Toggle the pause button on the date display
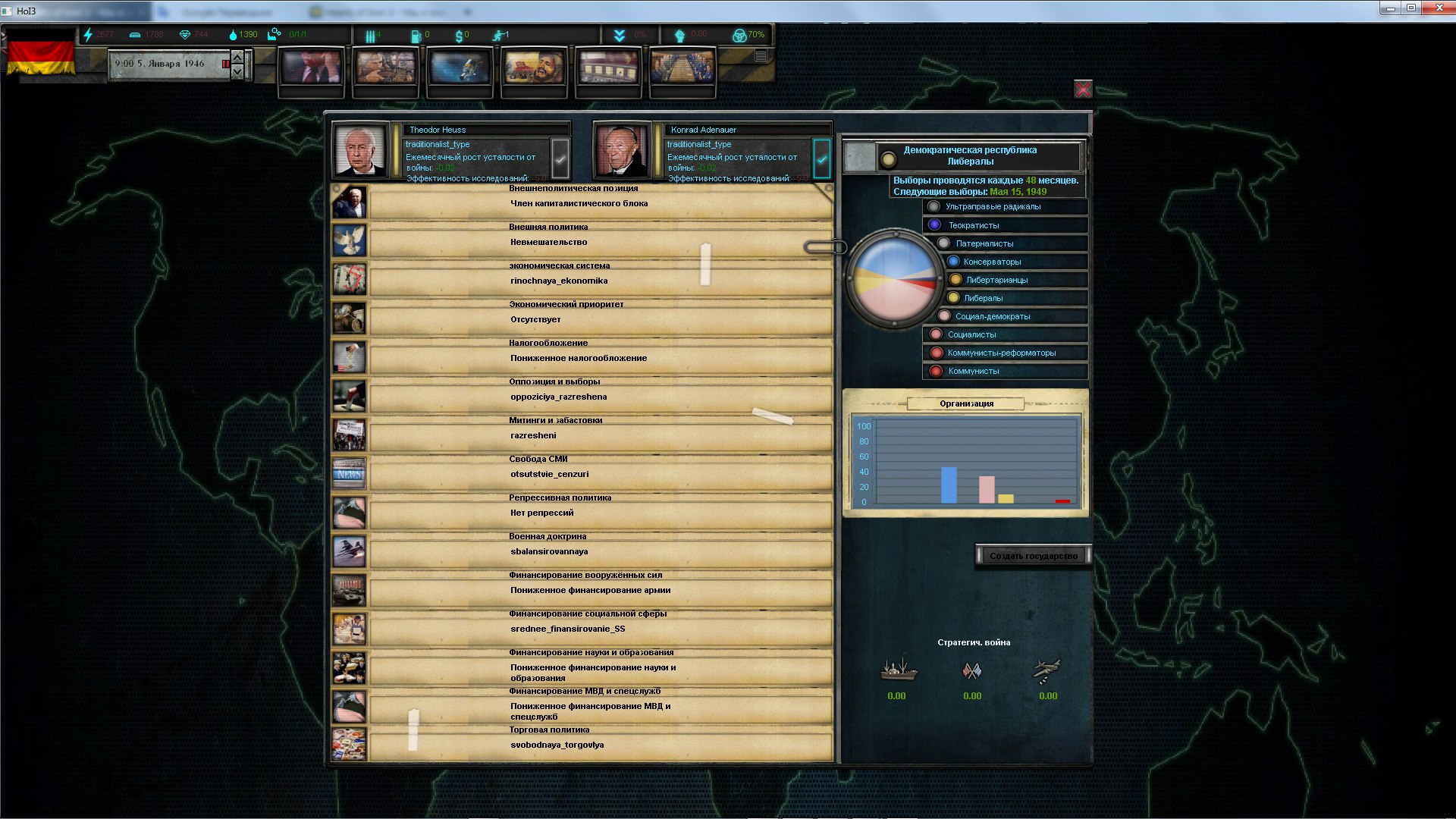Image resolution: width=1456 pixels, height=819 pixels. pyautogui.click(x=226, y=65)
